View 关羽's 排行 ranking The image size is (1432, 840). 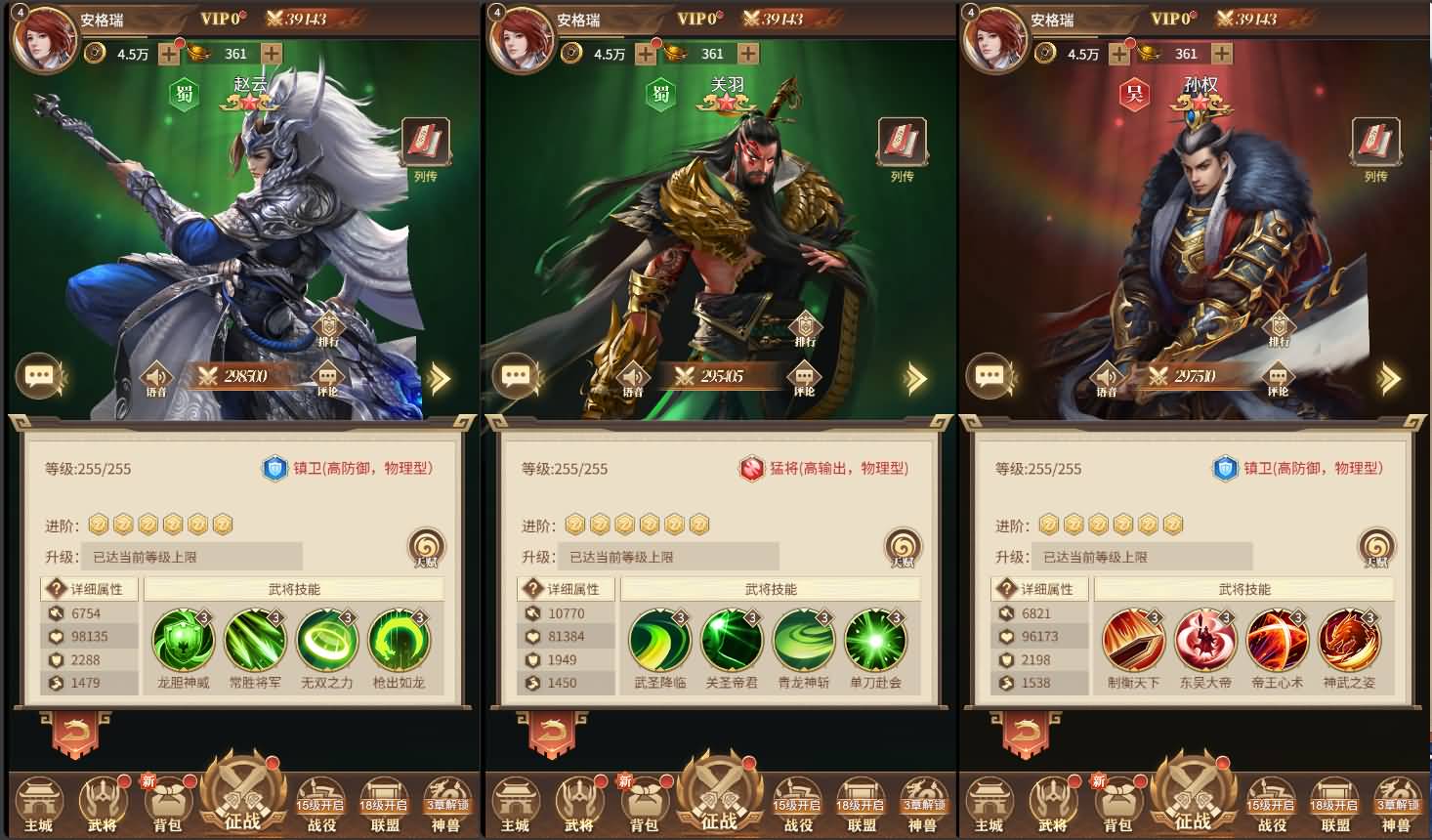(x=805, y=329)
